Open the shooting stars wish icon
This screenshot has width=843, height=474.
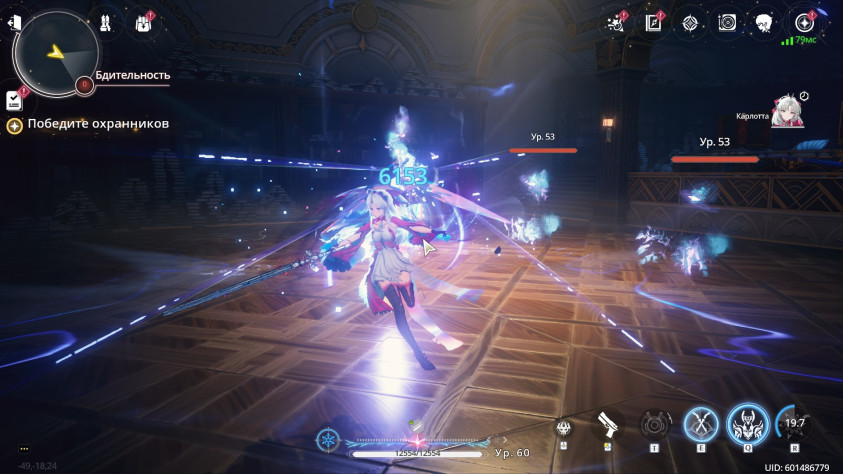616,22
